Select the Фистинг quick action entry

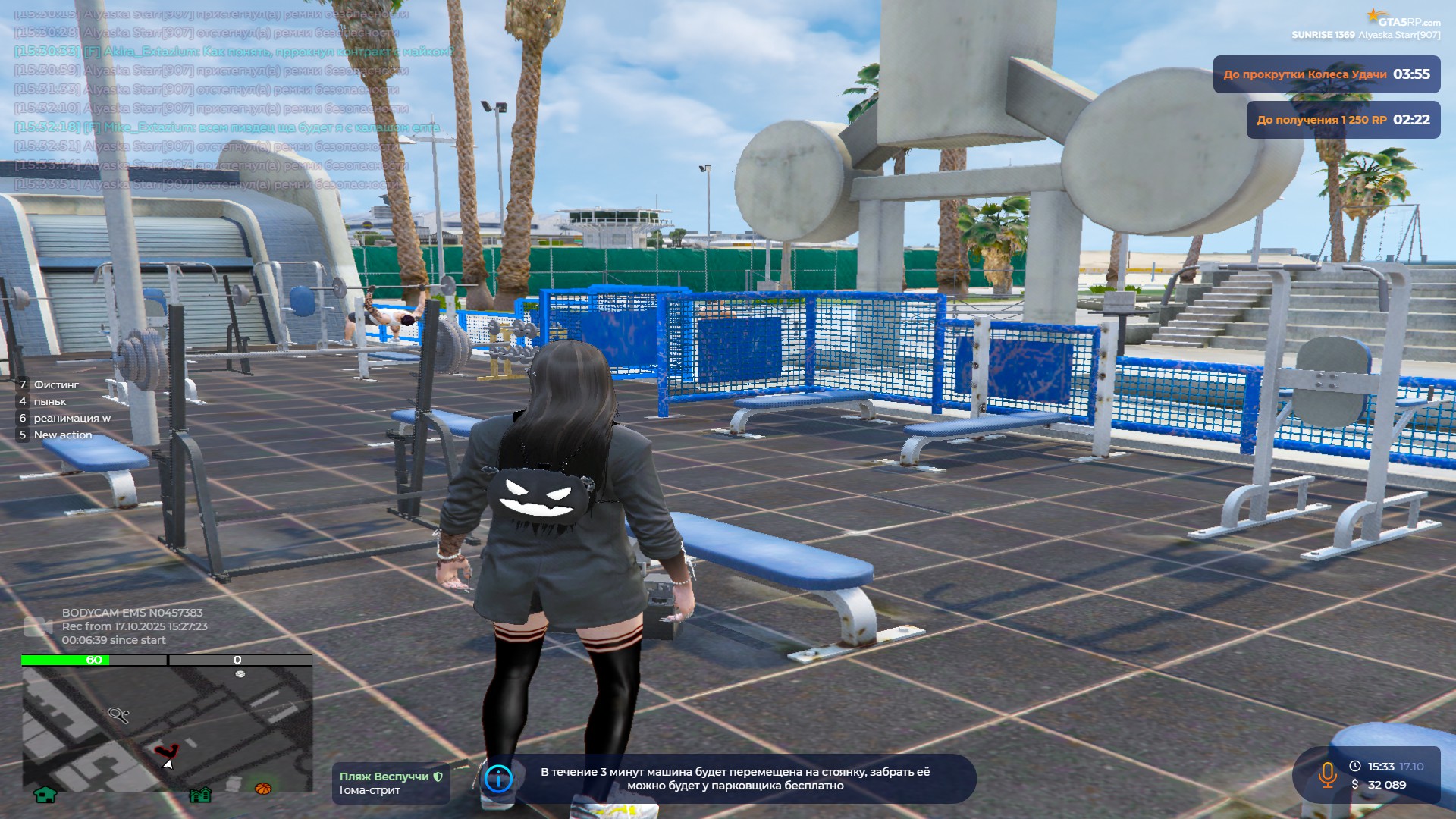click(55, 384)
